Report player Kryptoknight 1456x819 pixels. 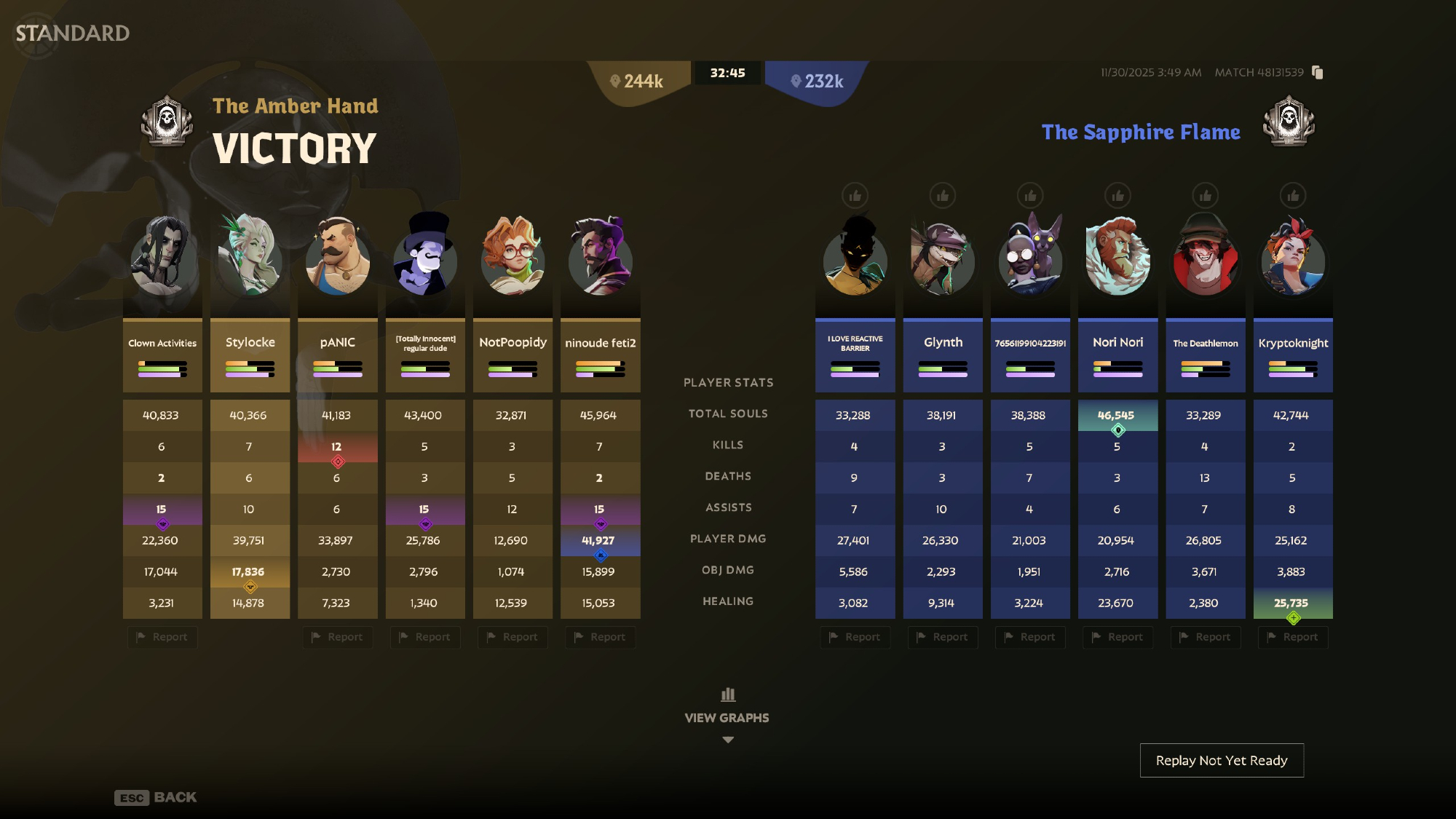1293,637
